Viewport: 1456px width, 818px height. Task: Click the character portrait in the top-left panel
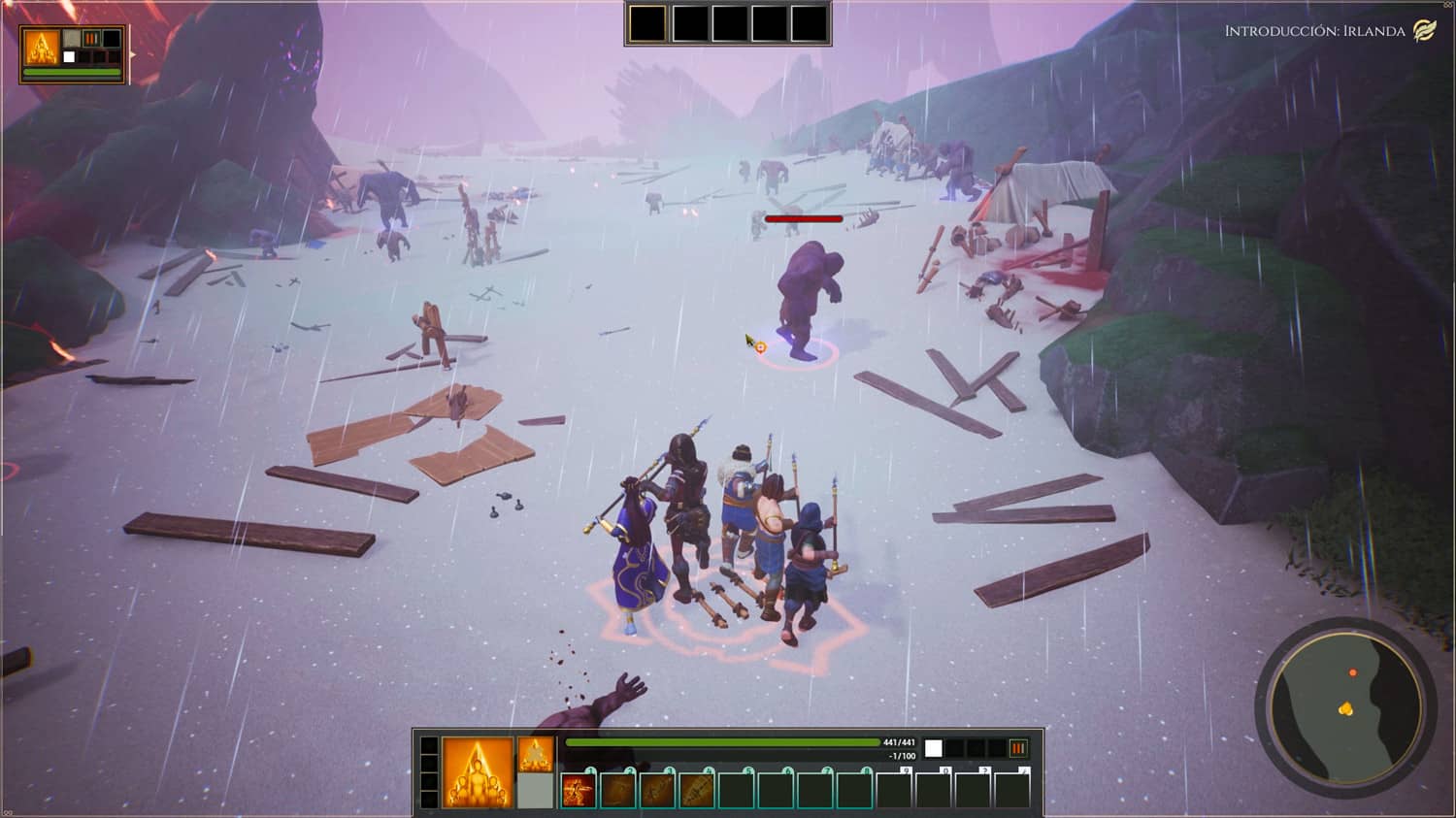click(x=42, y=47)
